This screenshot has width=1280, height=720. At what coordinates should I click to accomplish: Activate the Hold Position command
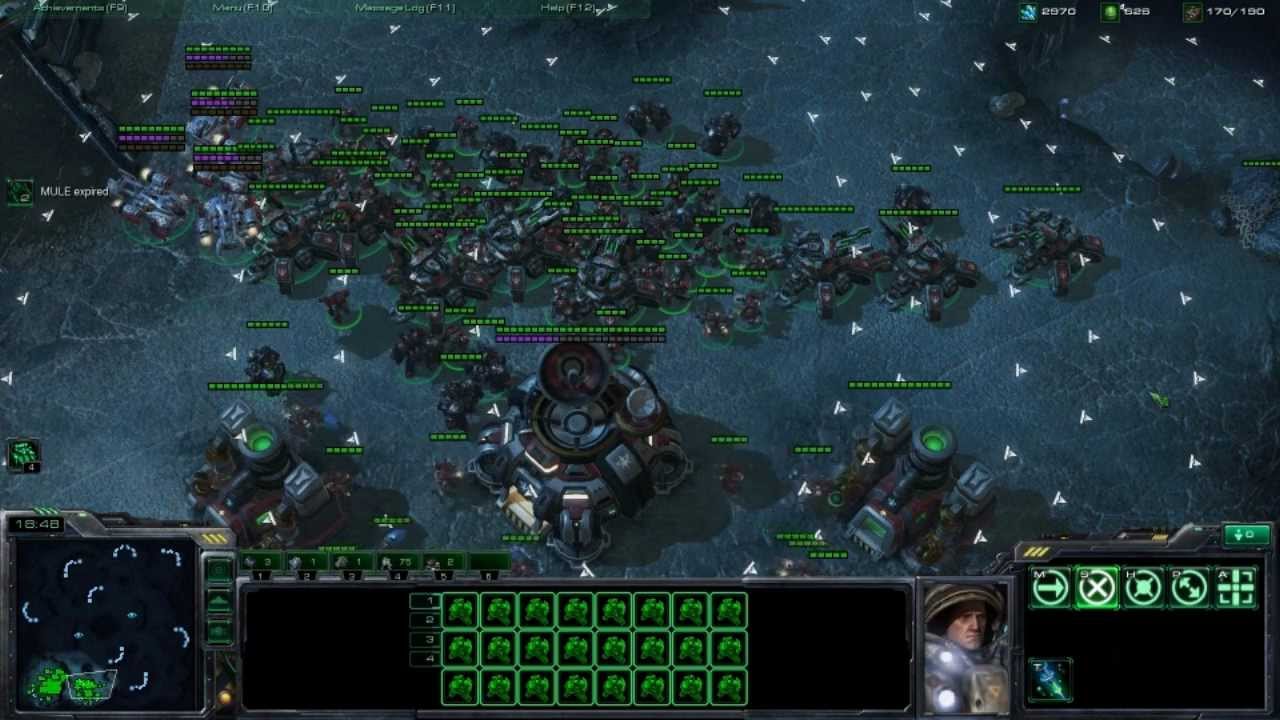pyautogui.click(x=1143, y=589)
